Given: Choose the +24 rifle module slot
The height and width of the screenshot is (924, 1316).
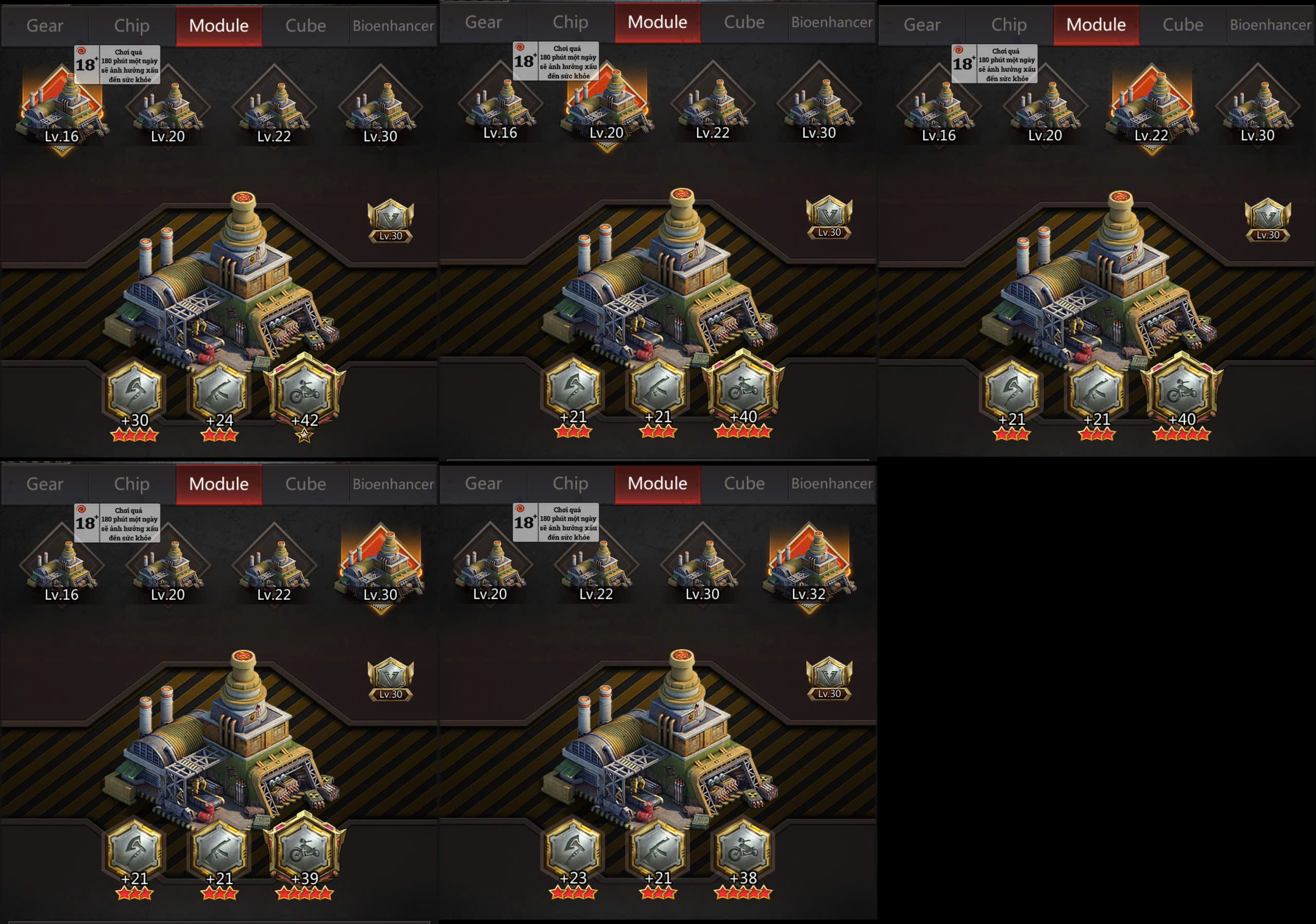Looking at the screenshot, I should pos(219,393).
